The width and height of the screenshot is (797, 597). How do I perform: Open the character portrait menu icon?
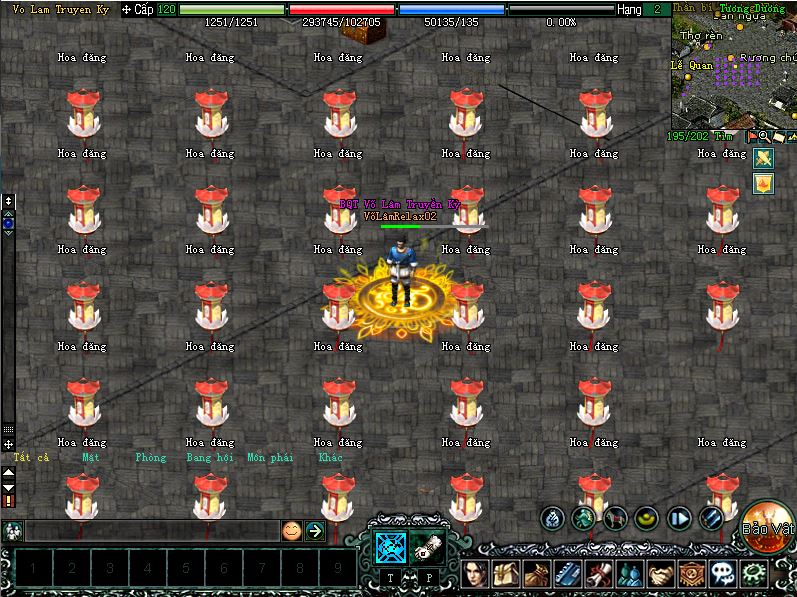click(477, 574)
